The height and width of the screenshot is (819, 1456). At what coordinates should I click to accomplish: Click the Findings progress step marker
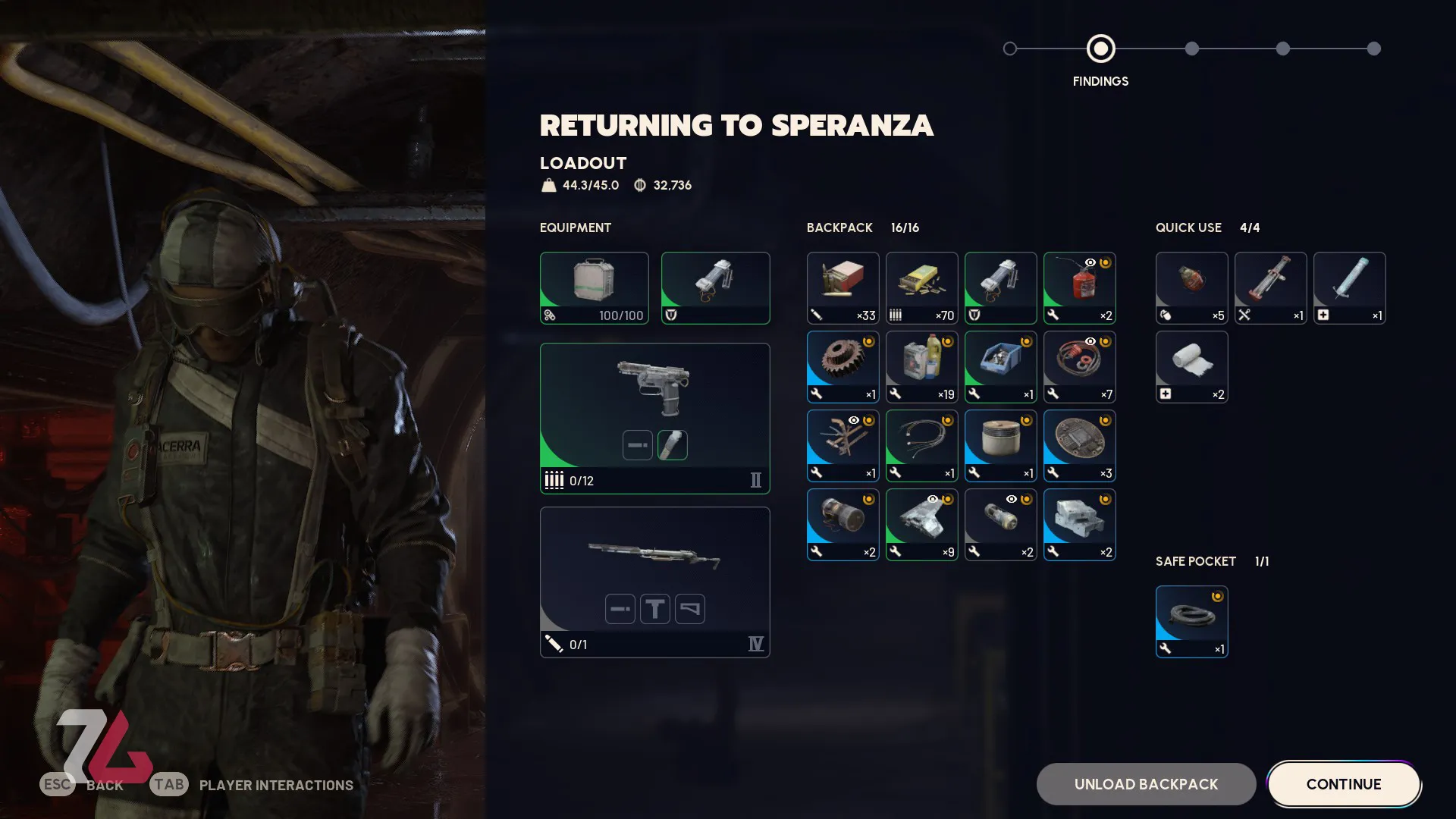1100,49
